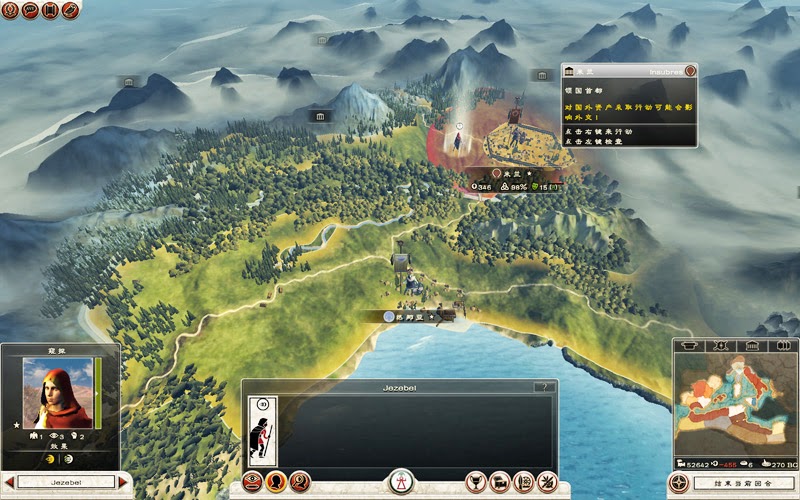Click the head silhouette agent action button

(x=275, y=481)
